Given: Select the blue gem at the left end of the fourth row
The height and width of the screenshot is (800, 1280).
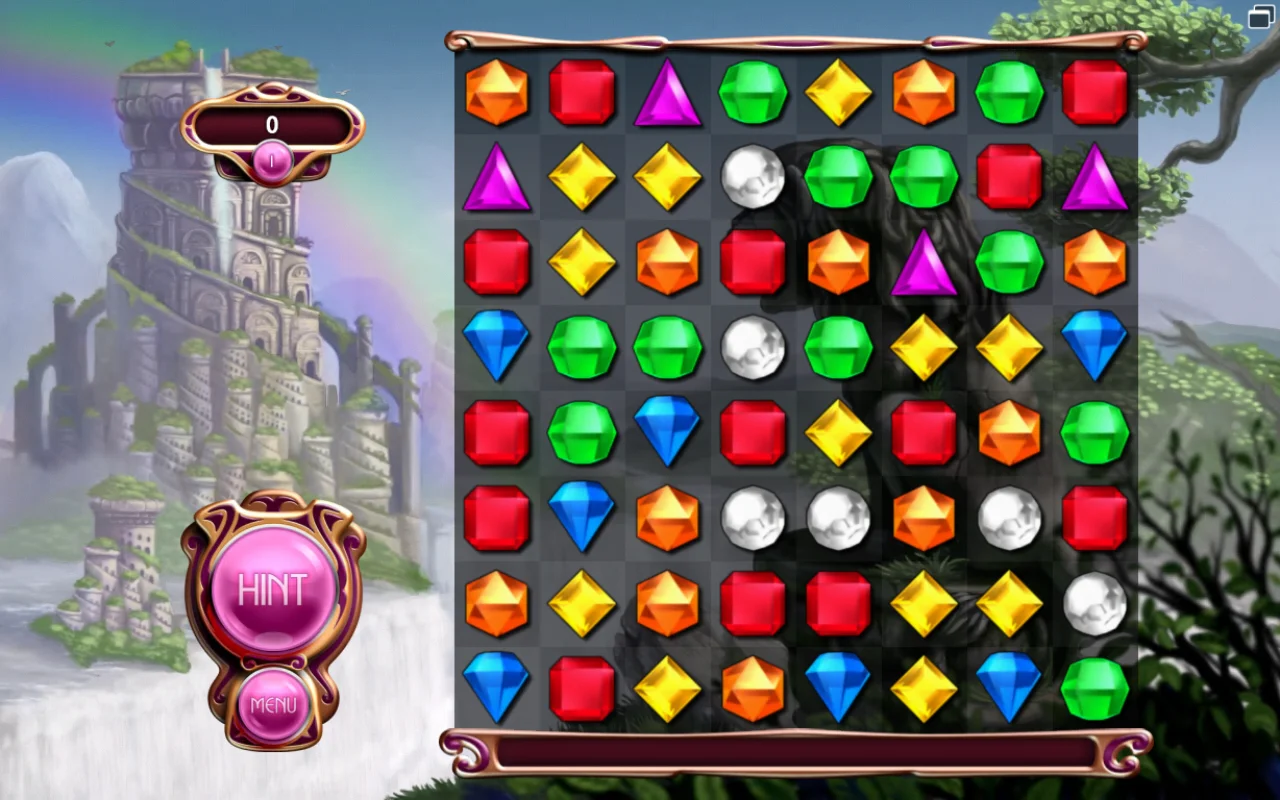Looking at the screenshot, I should click(x=497, y=348).
